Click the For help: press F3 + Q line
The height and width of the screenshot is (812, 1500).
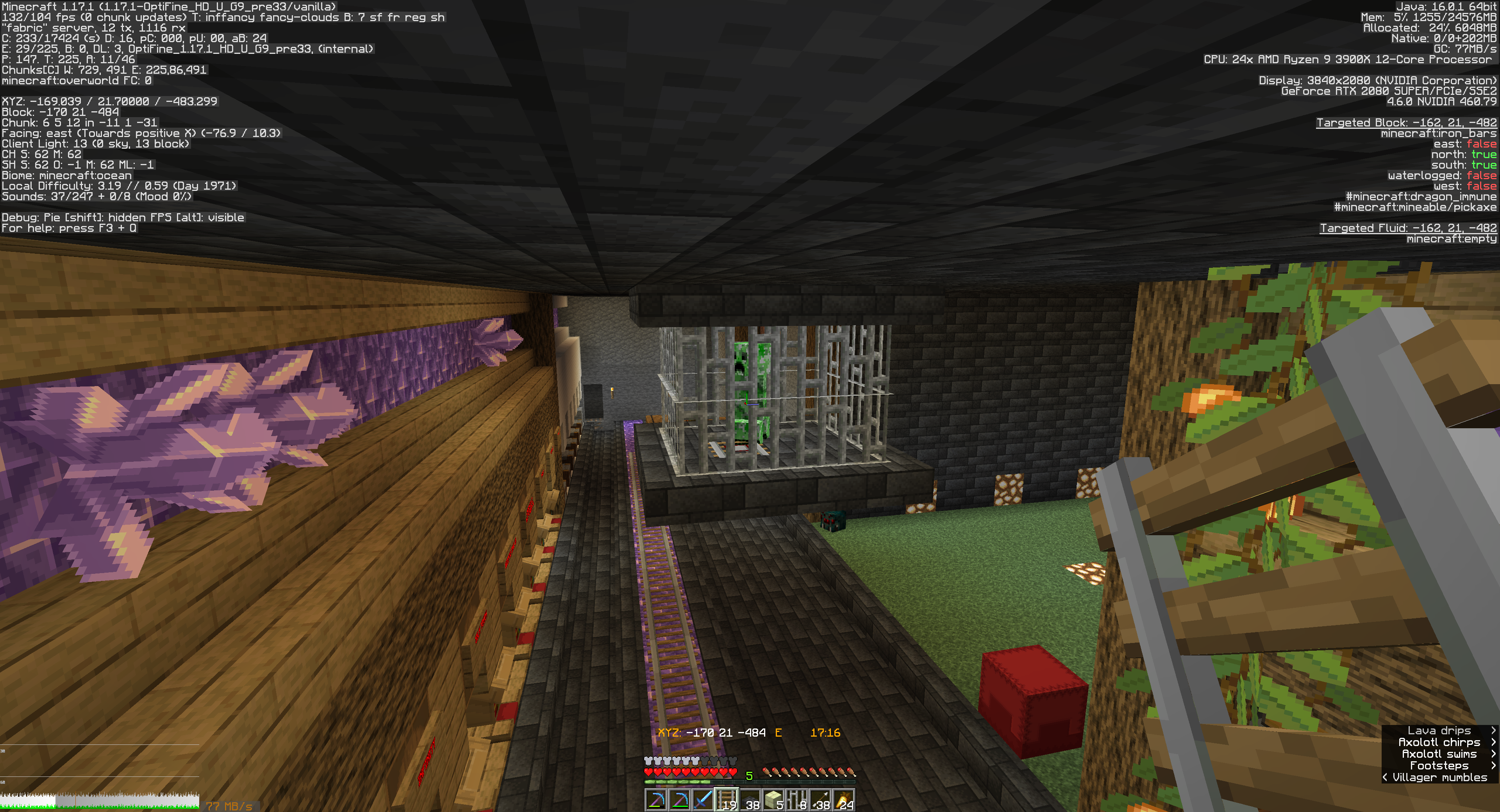coord(67,228)
